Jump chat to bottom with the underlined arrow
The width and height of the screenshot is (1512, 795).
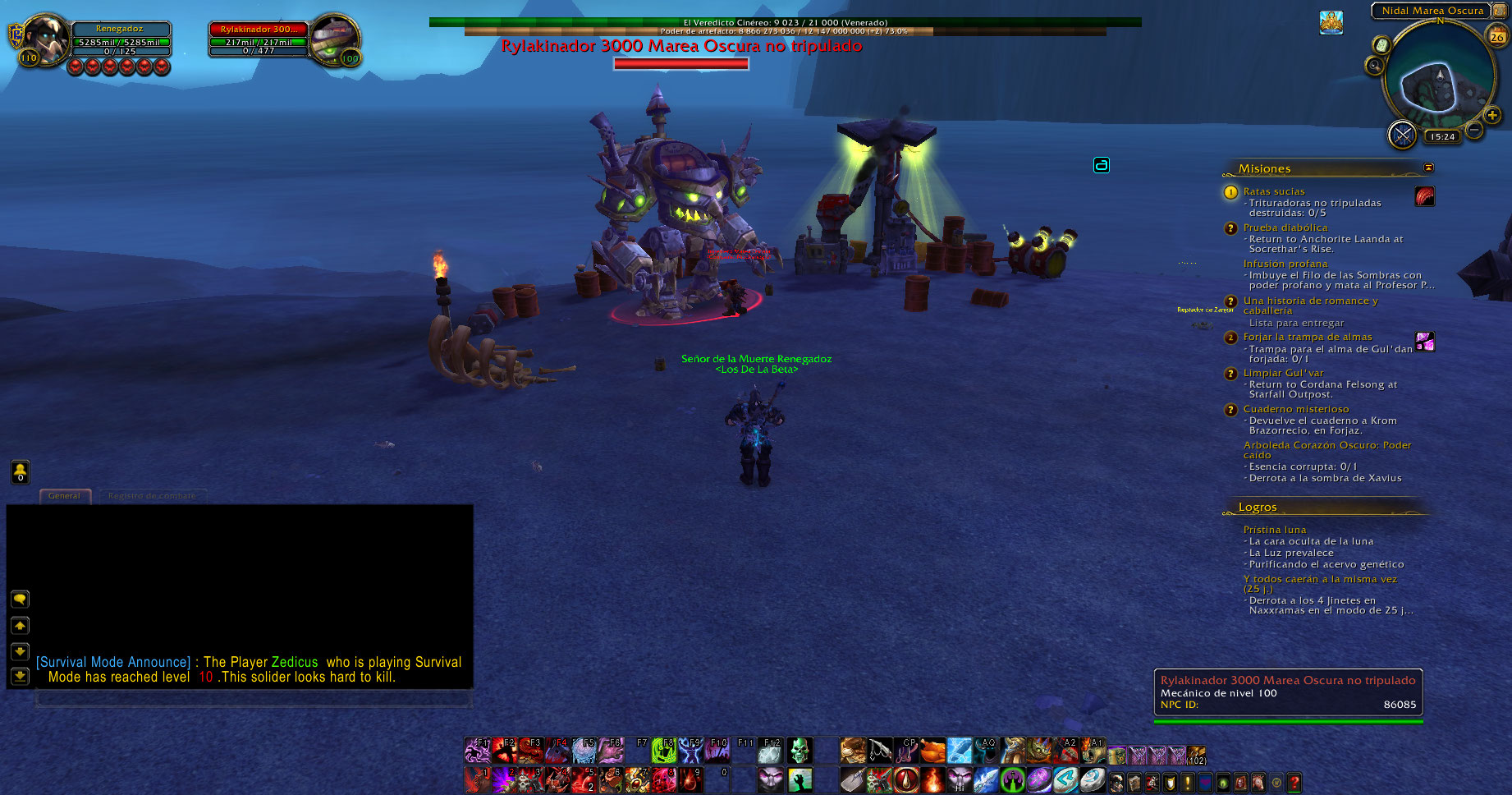[20, 676]
